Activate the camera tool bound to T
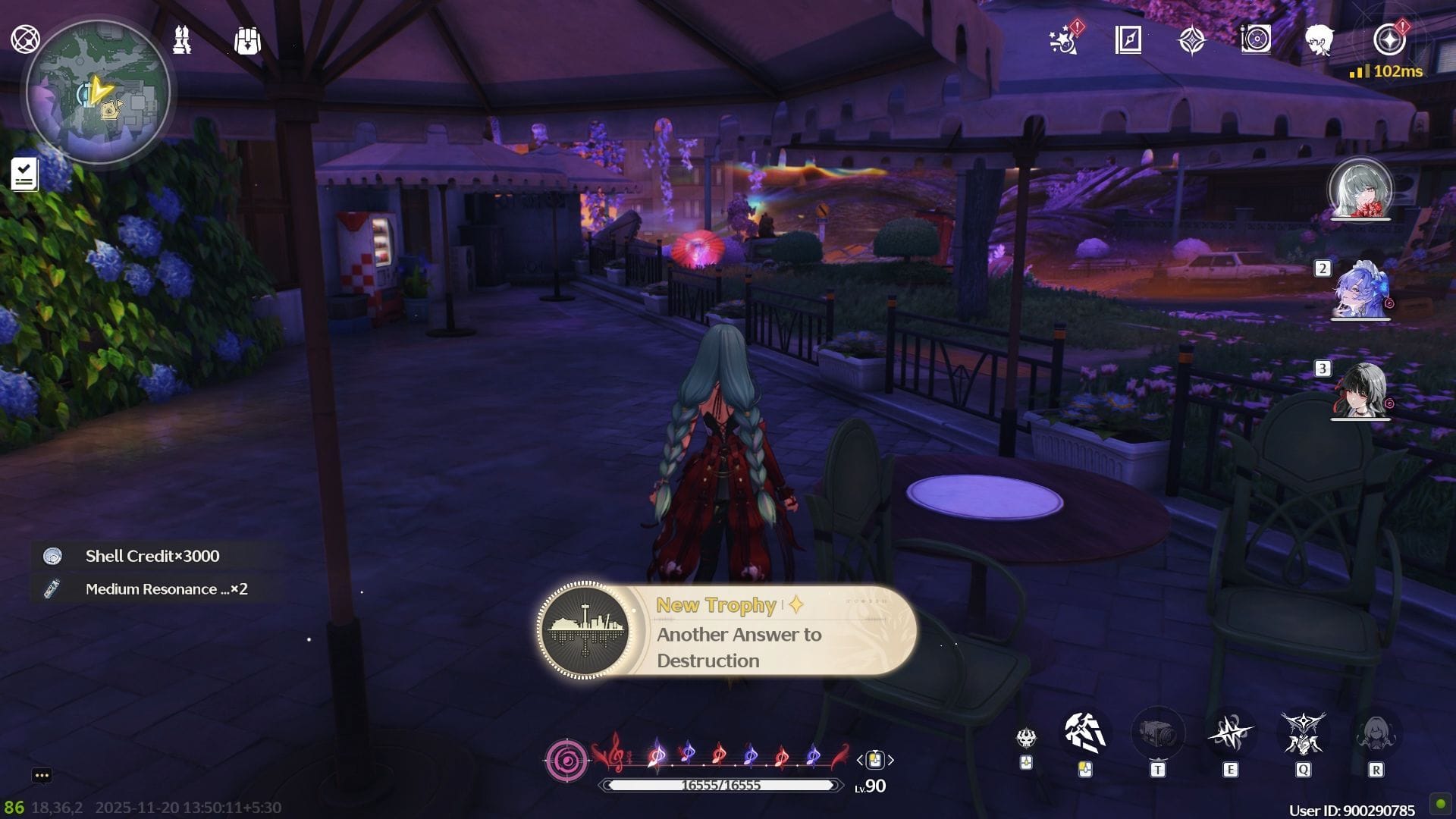This screenshot has height=819, width=1456. point(1156,733)
